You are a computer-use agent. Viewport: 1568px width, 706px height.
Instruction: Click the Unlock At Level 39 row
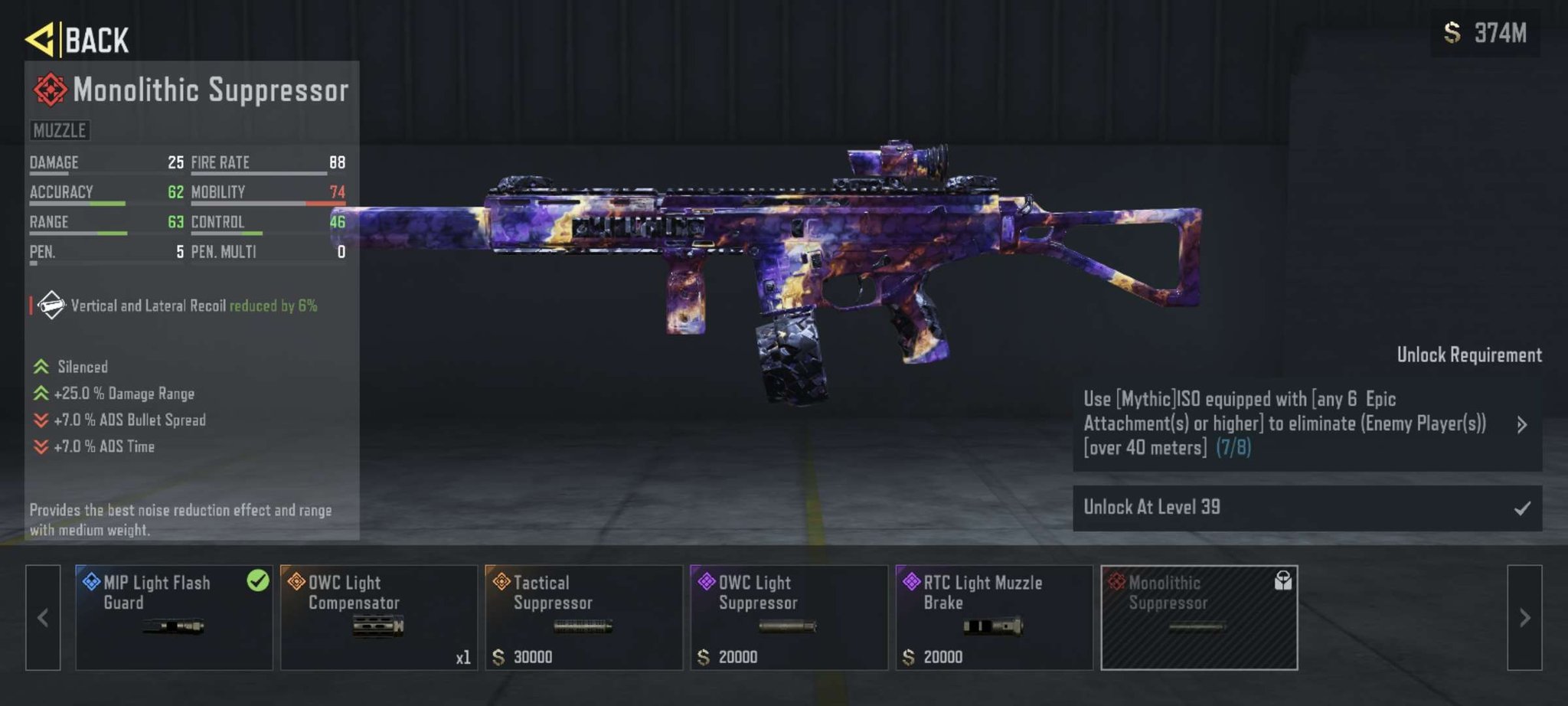click(x=1307, y=508)
